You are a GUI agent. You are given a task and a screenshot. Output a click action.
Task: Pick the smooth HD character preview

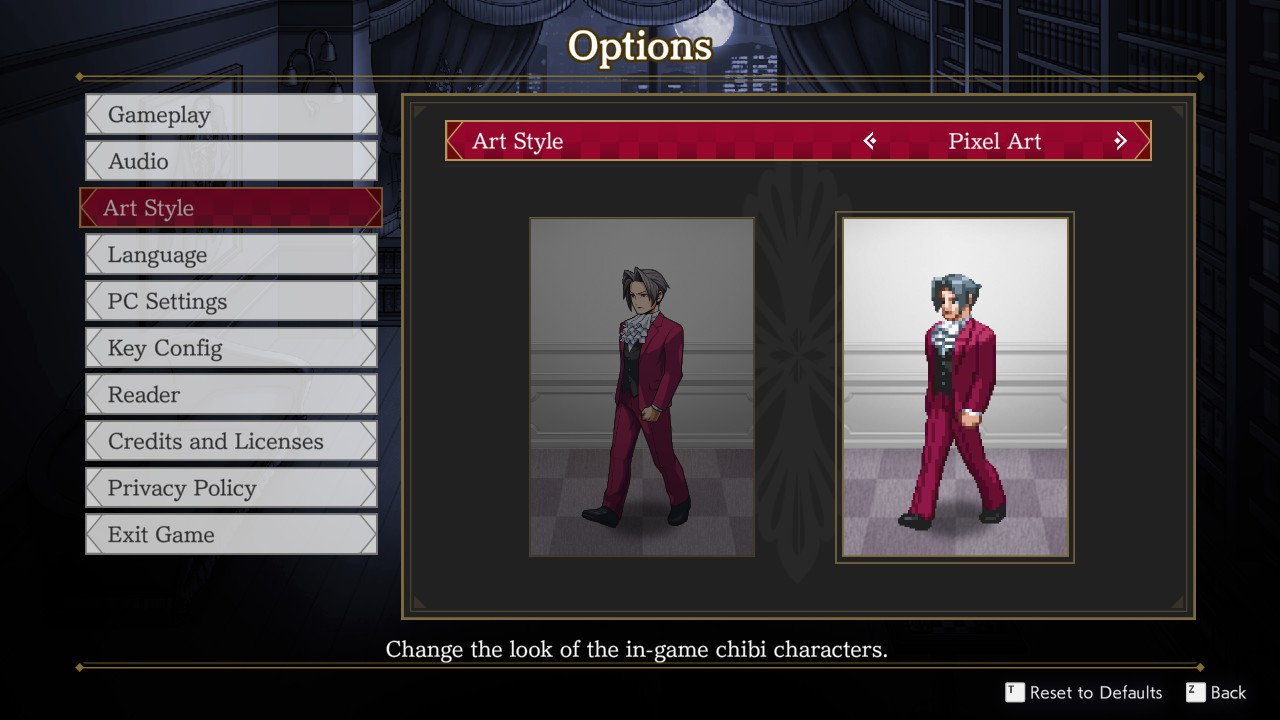click(x=642, y=387)
